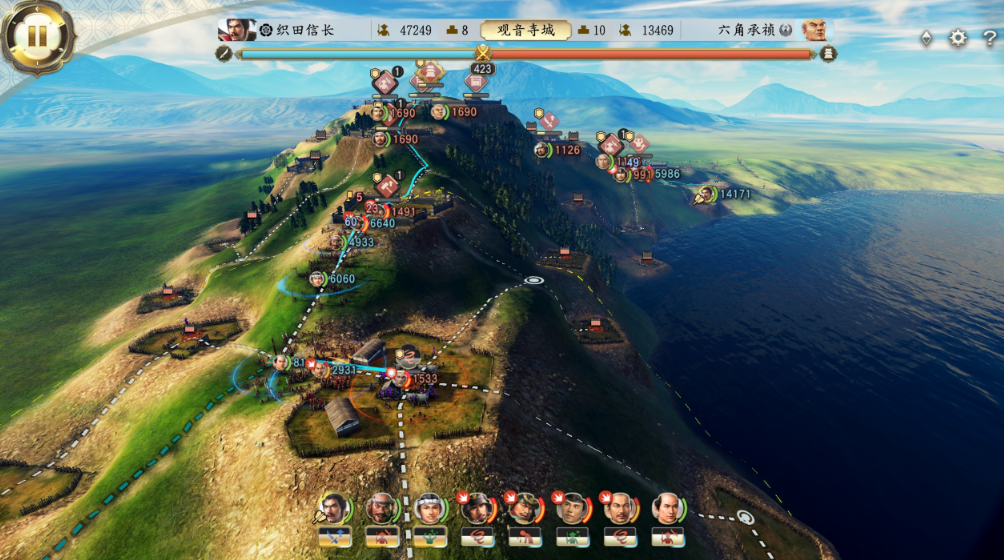
Task: Click the diamond arrows icon beside the gear
Action: [927, 38]
